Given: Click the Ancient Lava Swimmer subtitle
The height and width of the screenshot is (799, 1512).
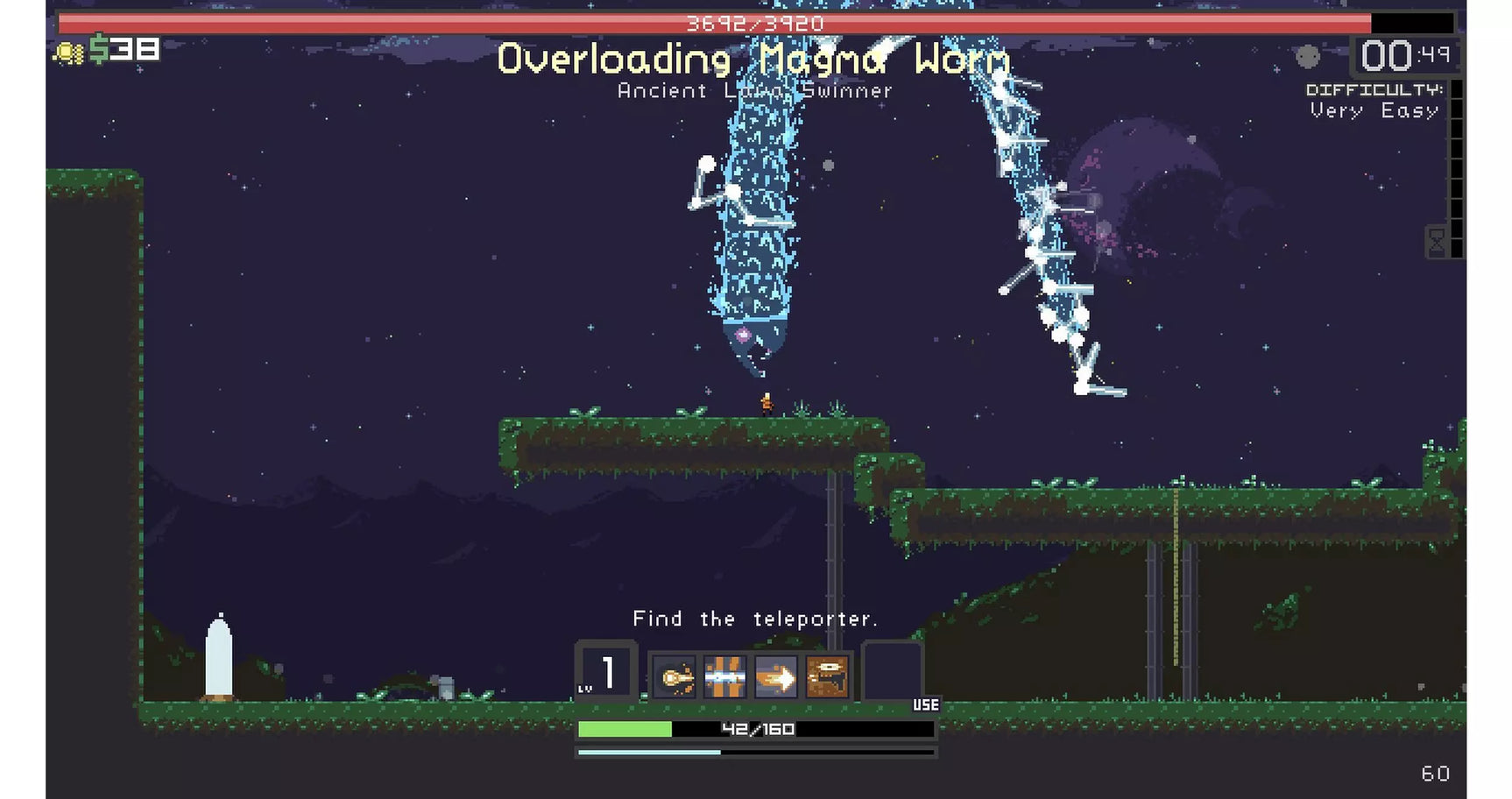Looking at the screenshot, I should (754, 90).
